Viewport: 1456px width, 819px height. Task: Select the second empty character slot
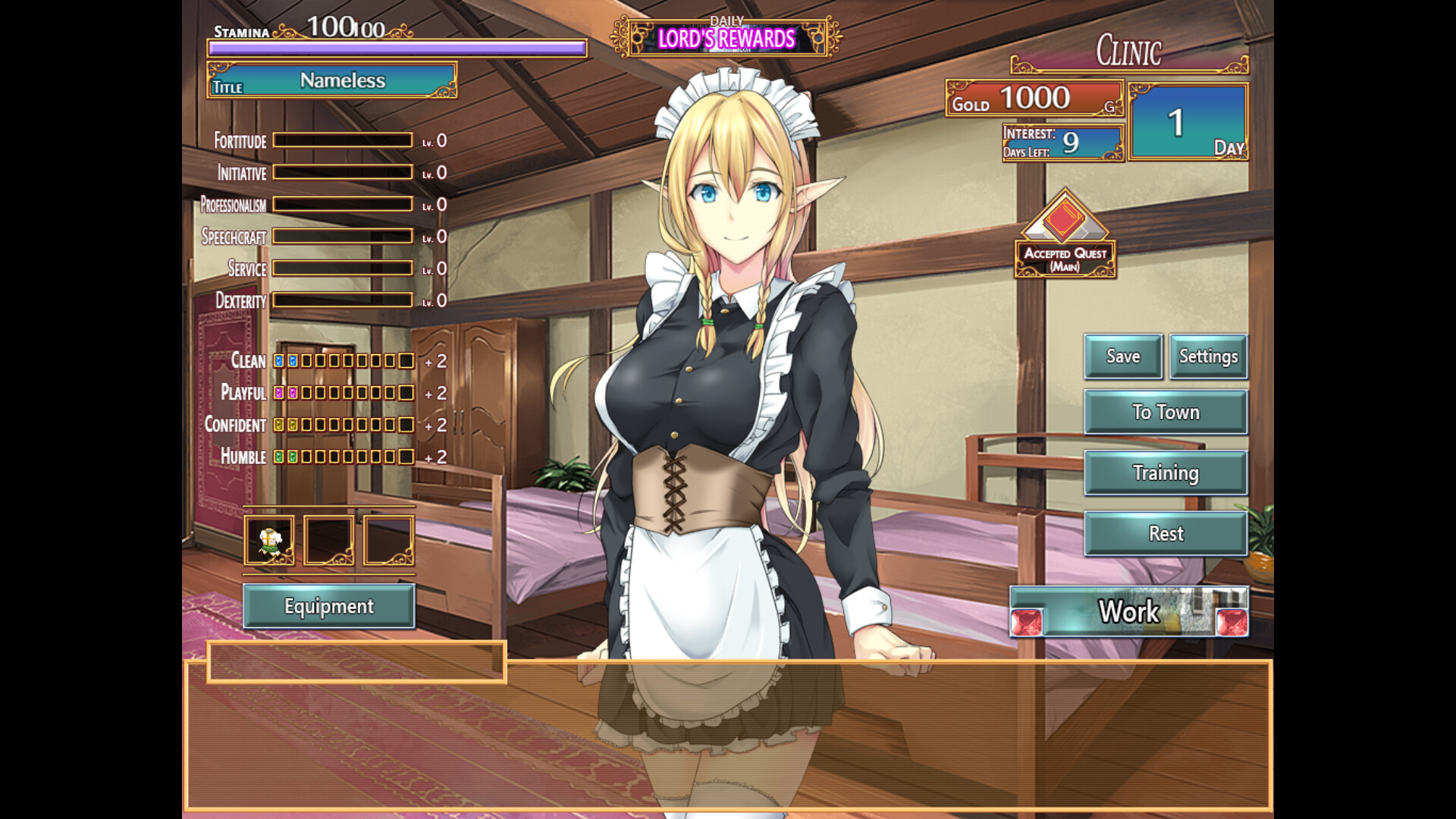click(x=329, y=540)
